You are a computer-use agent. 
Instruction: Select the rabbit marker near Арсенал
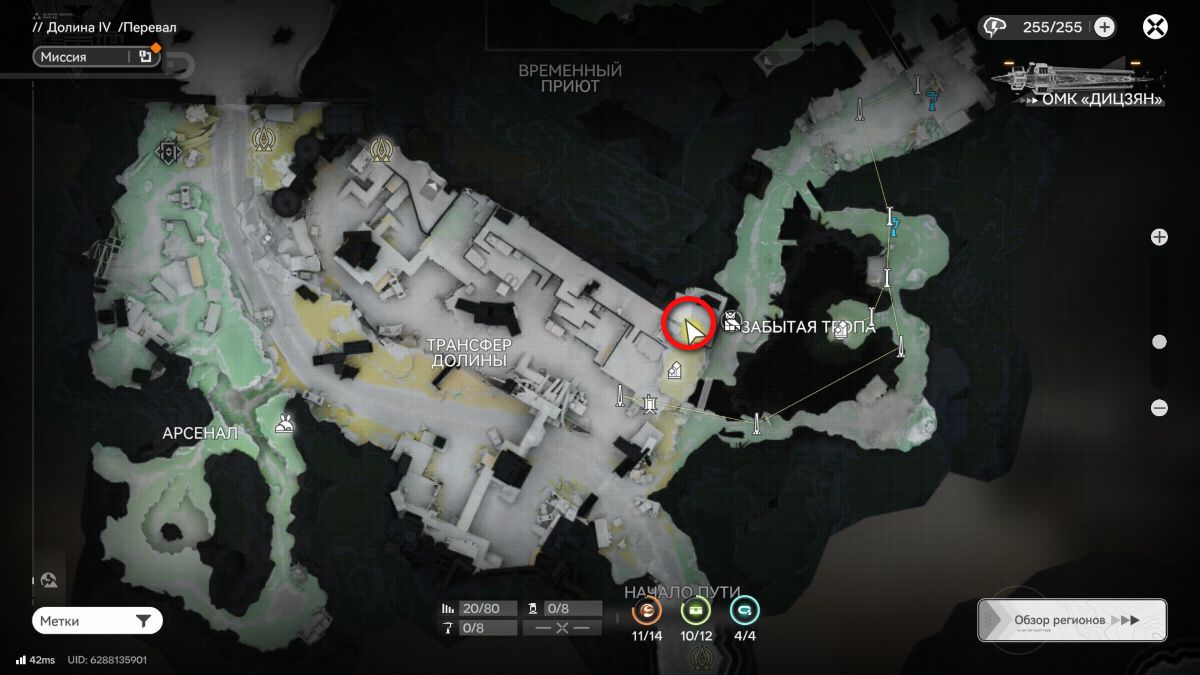285,423
